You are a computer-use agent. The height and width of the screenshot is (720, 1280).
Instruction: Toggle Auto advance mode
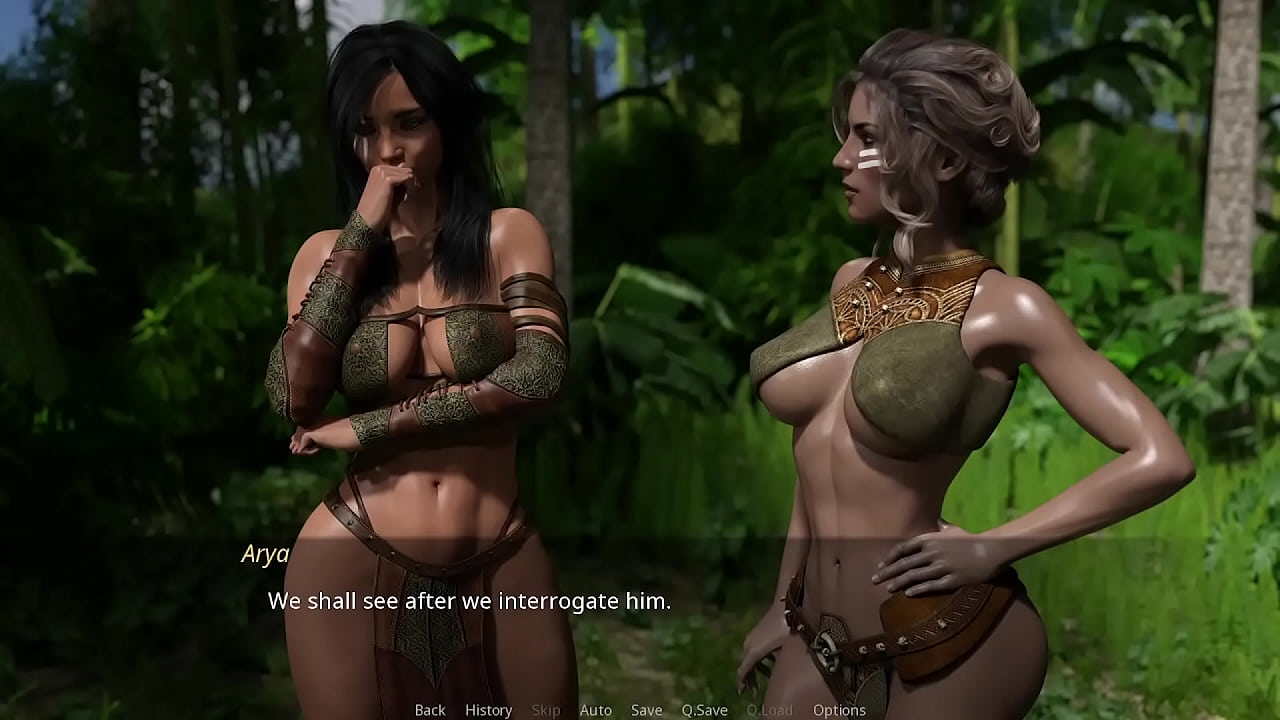(595, 710)
